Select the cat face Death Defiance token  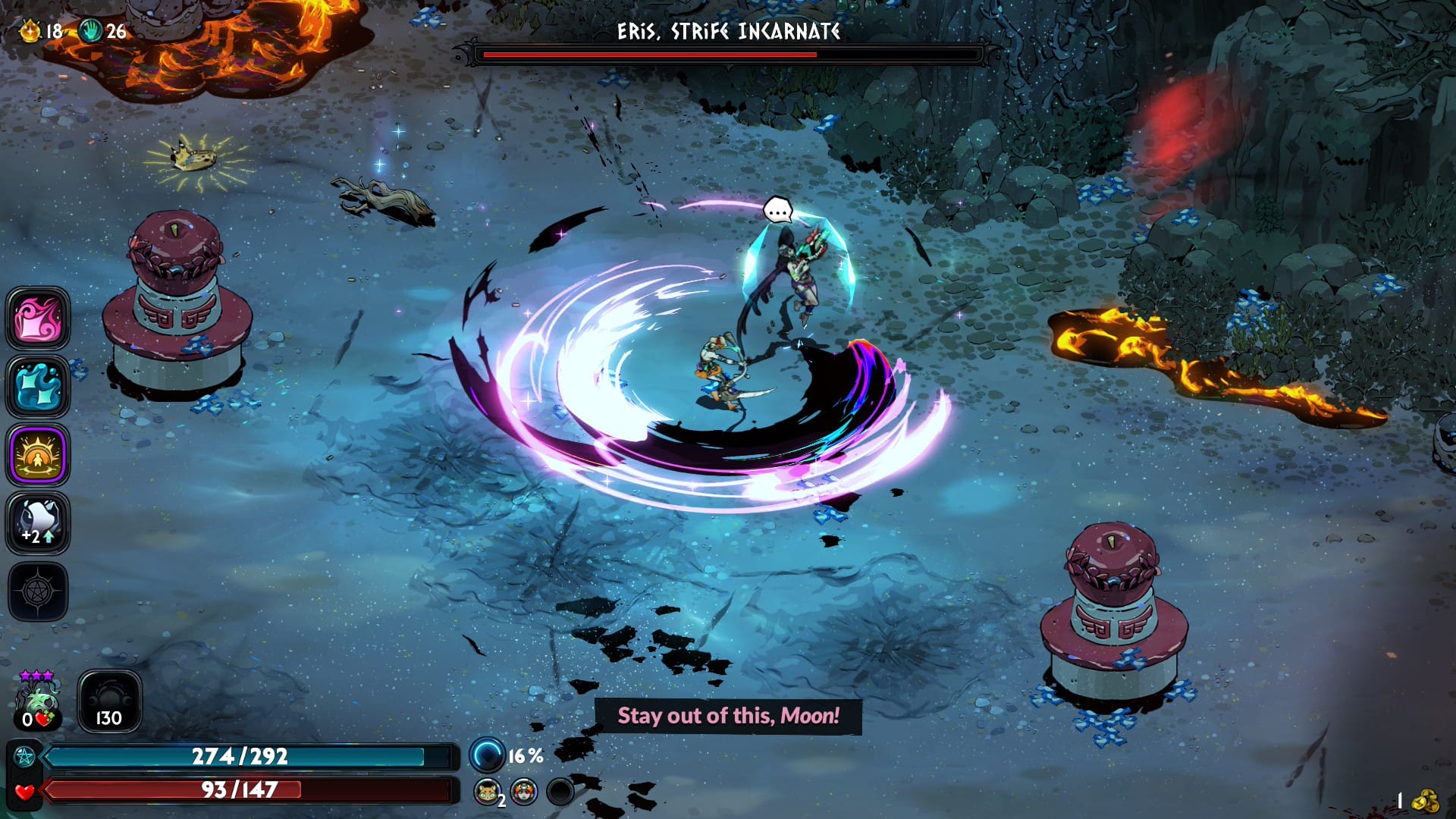point(488,792)
